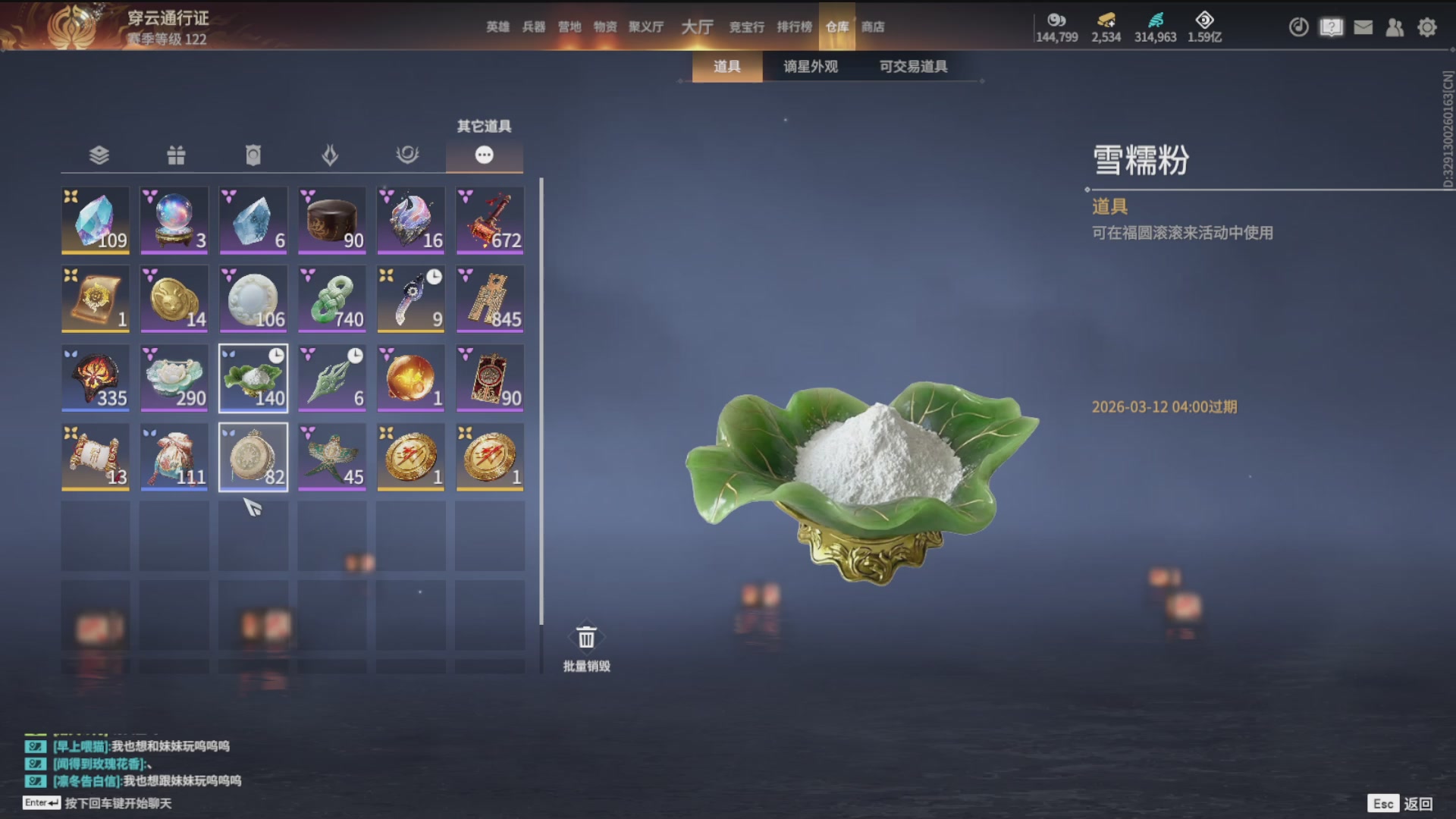Switch to the 谪星外观 tab
The height and width of the screenshot is (819, 1456).
click(x=808, y=67)
